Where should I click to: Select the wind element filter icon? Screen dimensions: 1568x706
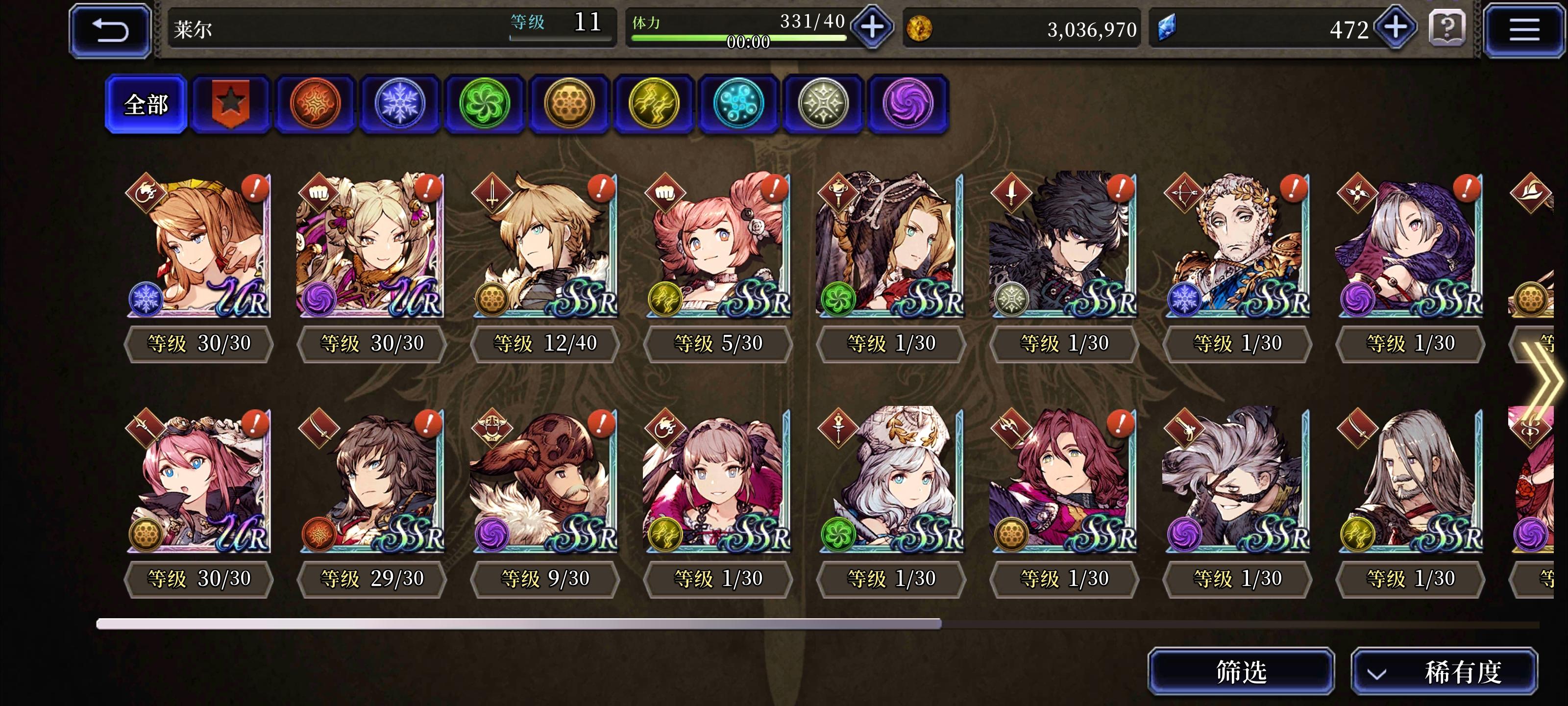click(484, 103)
